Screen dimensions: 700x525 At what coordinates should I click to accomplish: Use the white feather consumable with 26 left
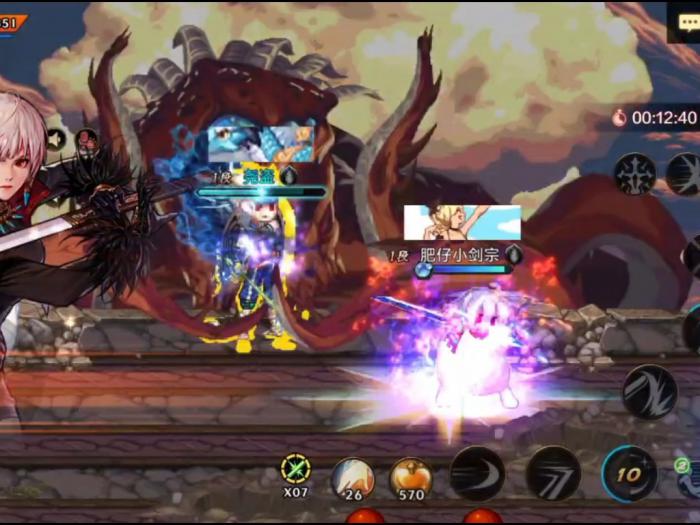click(x=352, y=476)
